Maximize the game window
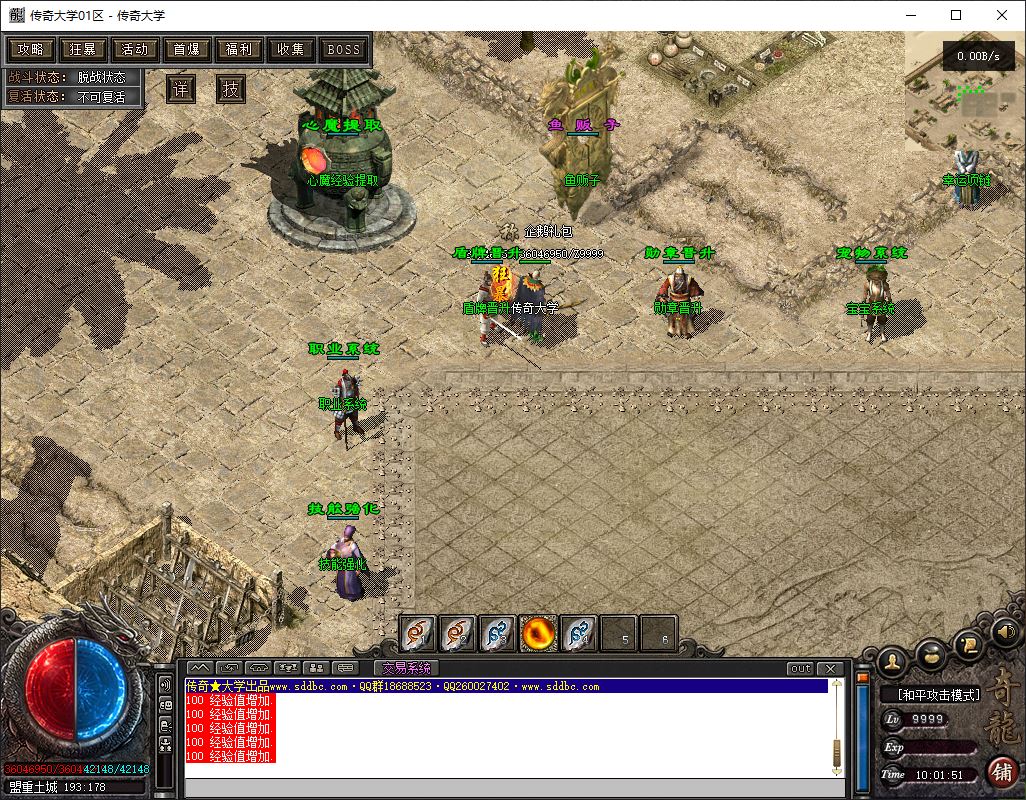 pyautogui.click(x=956, y=15)
